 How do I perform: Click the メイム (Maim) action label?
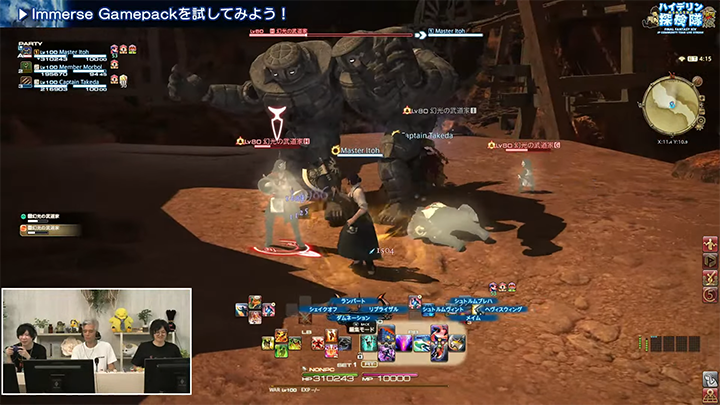coord(472,318)
